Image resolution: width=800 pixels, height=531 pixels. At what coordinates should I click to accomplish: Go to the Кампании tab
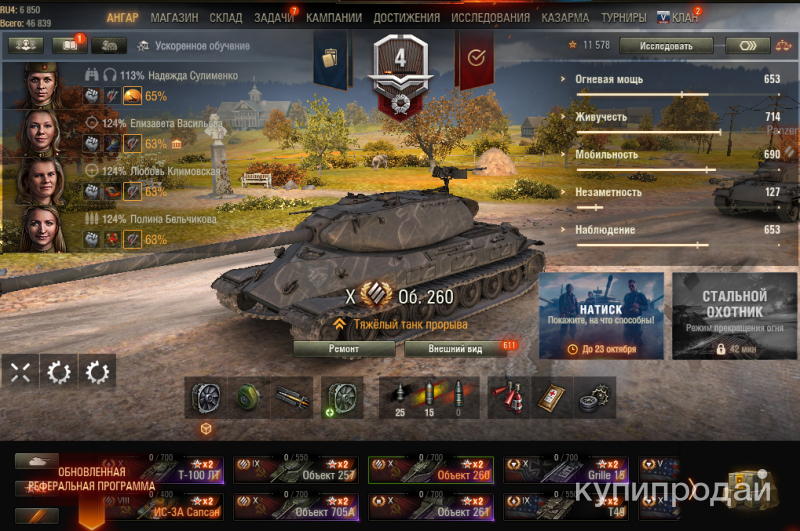(334, 17)
